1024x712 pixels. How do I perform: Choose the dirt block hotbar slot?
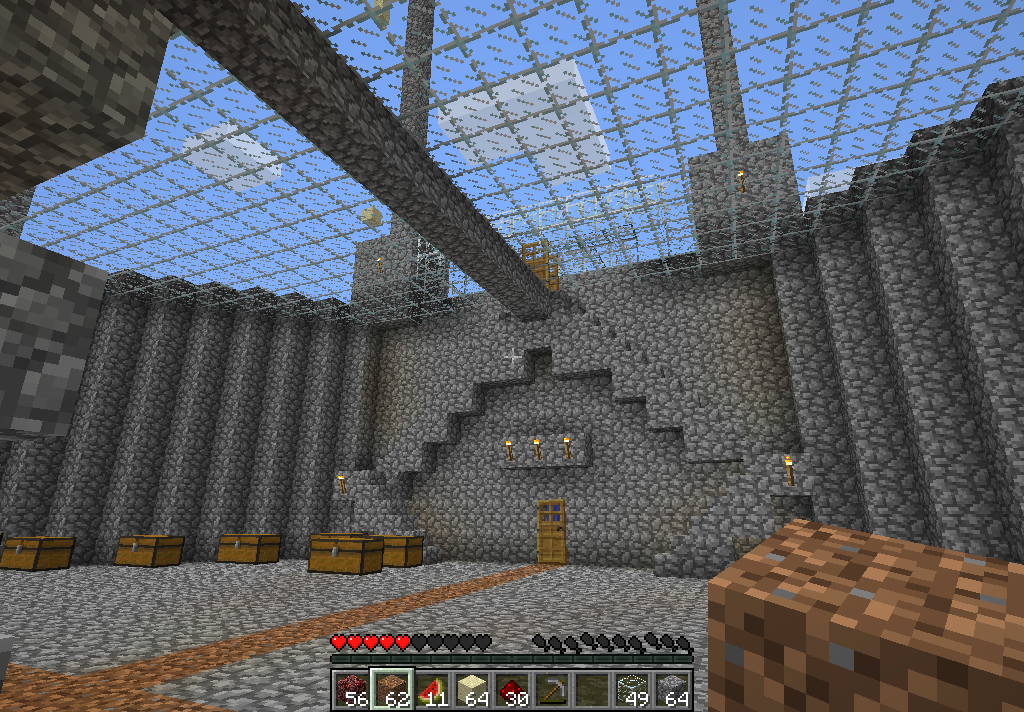click(x=391, y=689)
